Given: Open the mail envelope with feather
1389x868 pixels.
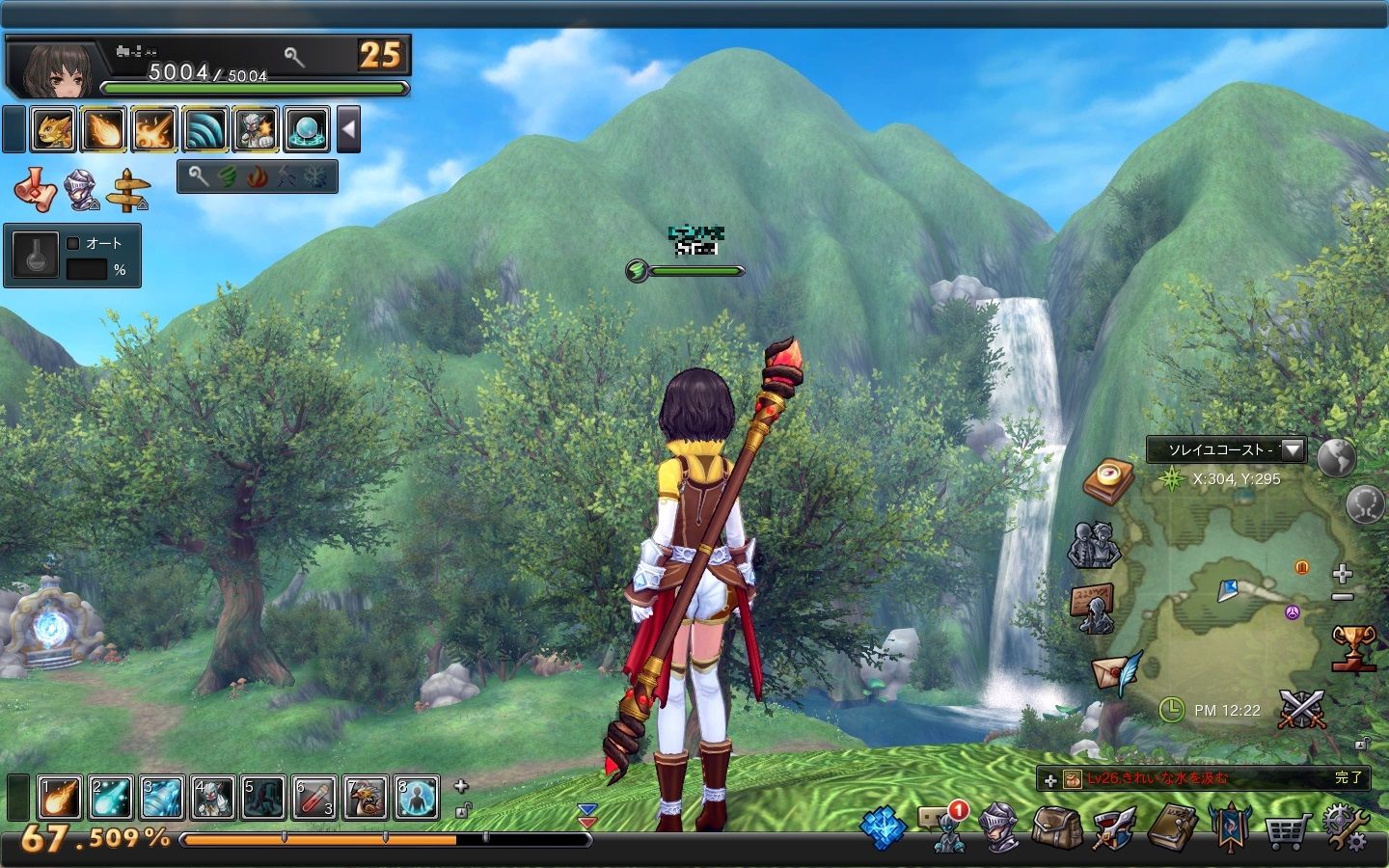Looking at the screenshot, I should (1115, 669).
